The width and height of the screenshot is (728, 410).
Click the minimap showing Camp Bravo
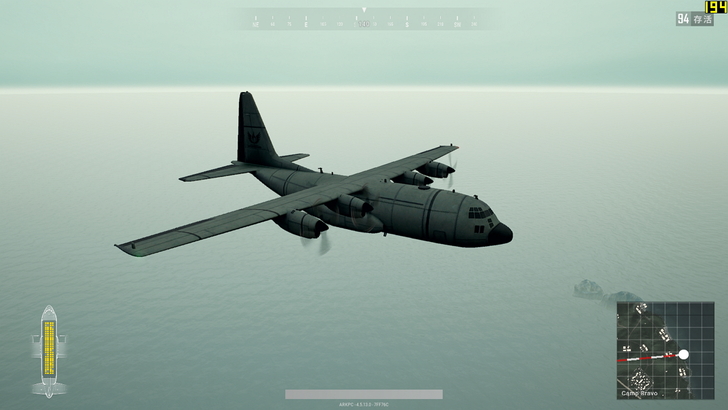(x=665, y=350)
